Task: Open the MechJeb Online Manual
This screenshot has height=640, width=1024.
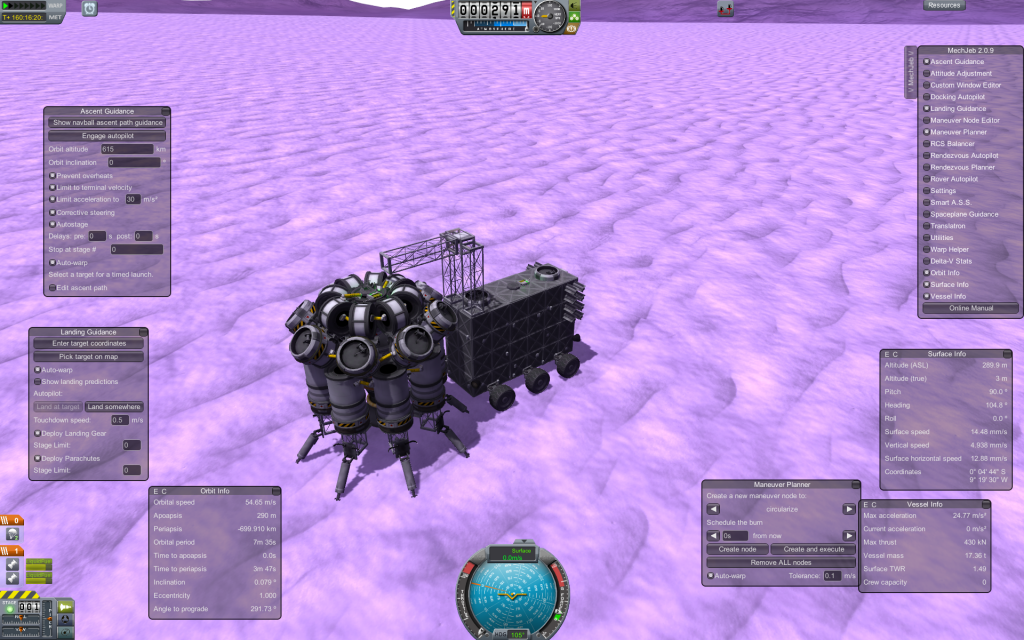Action: pyautogui.click(x=970, y=308)
